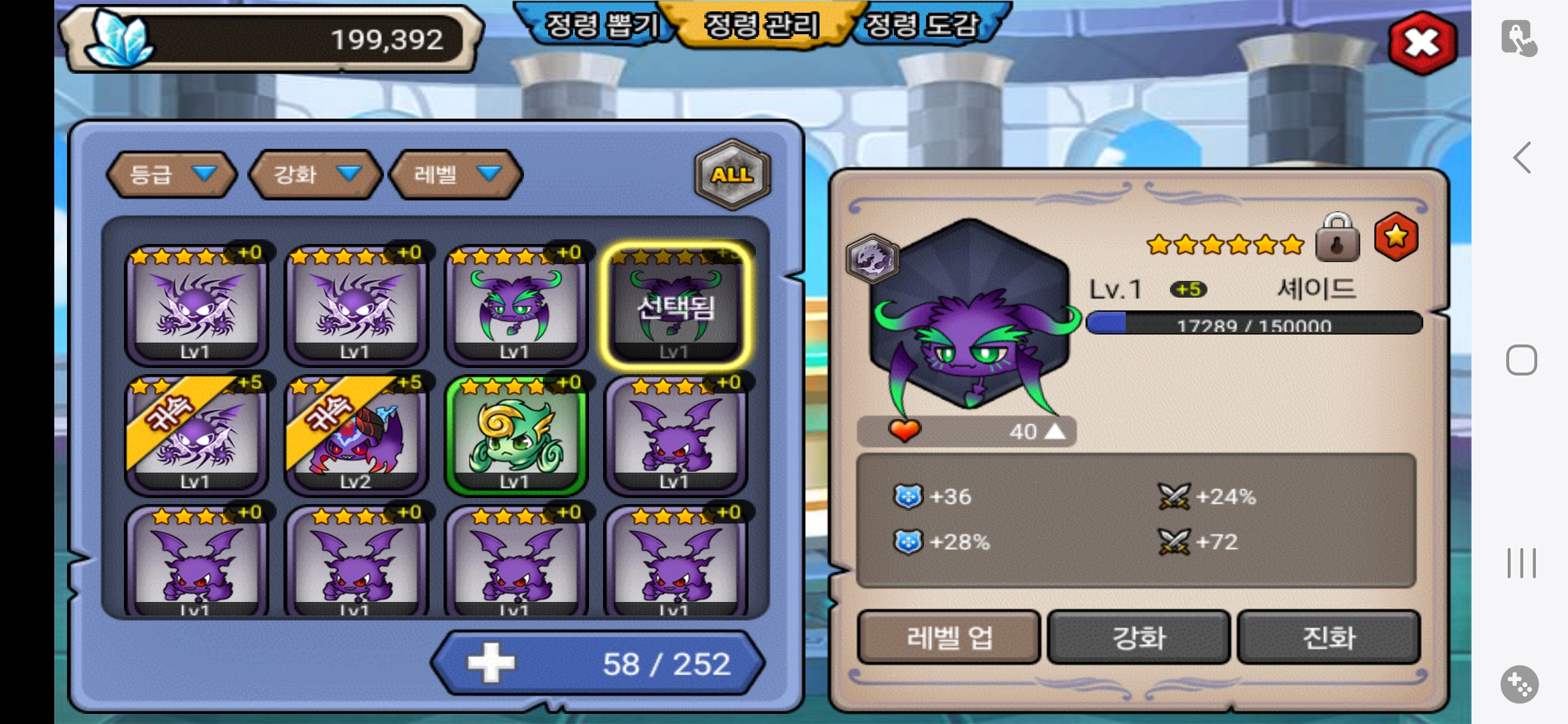This screenshot has height=724, width=1568.
Task: Select the Lv2 bound dark beast tile
Action: 356,434
